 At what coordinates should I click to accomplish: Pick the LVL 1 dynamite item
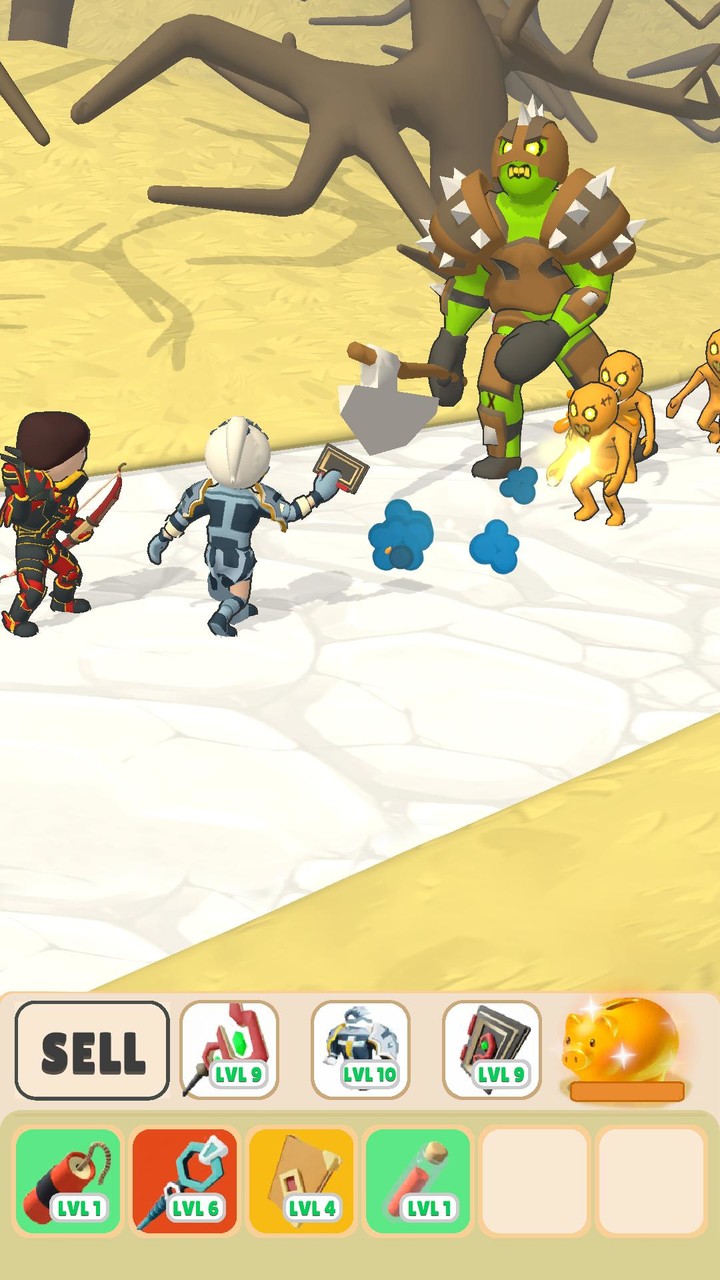pyautogui.click(x=68, y=1181)
